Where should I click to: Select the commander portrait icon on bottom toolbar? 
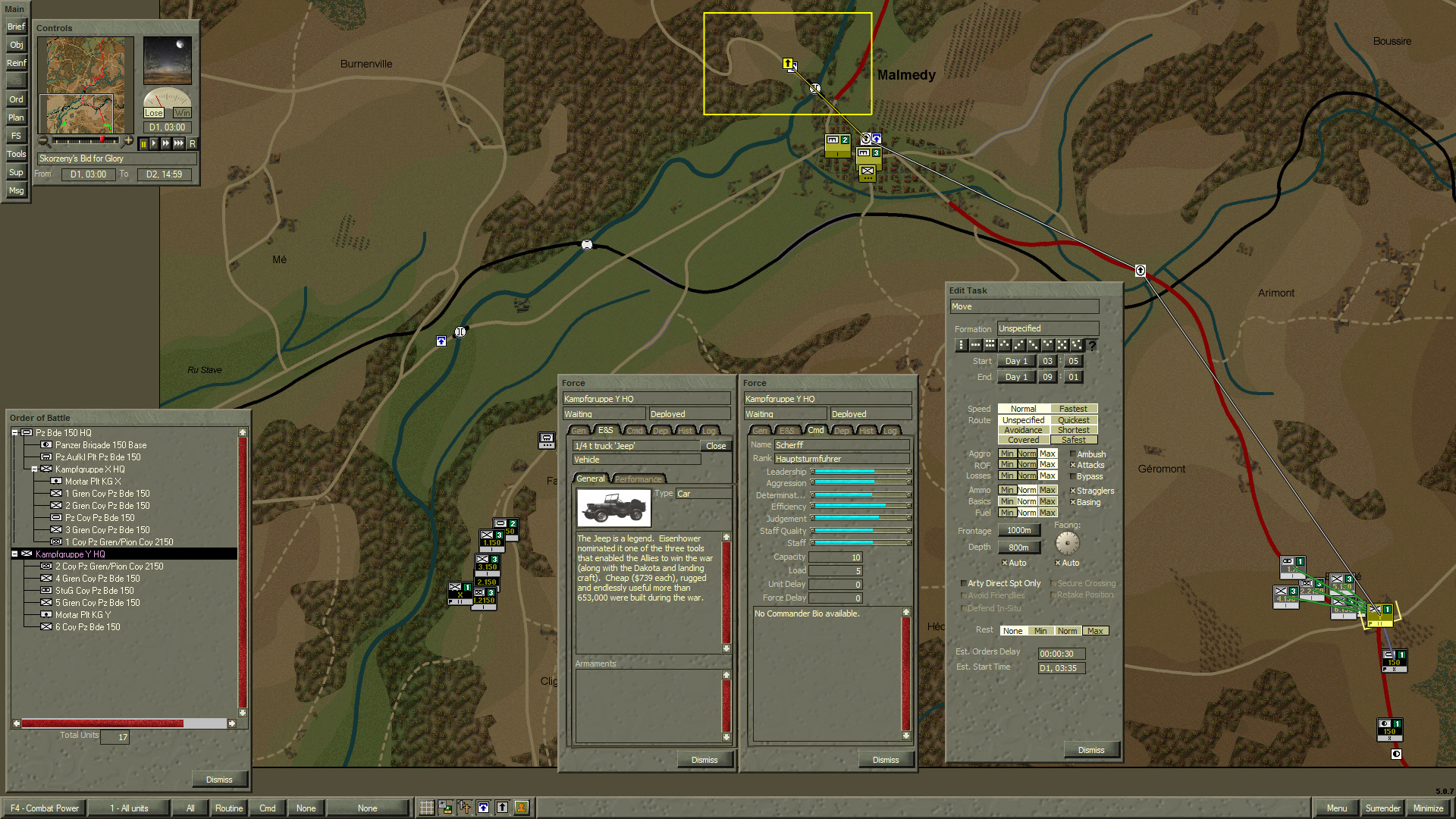pyautogui.click(x=521, y=808)
